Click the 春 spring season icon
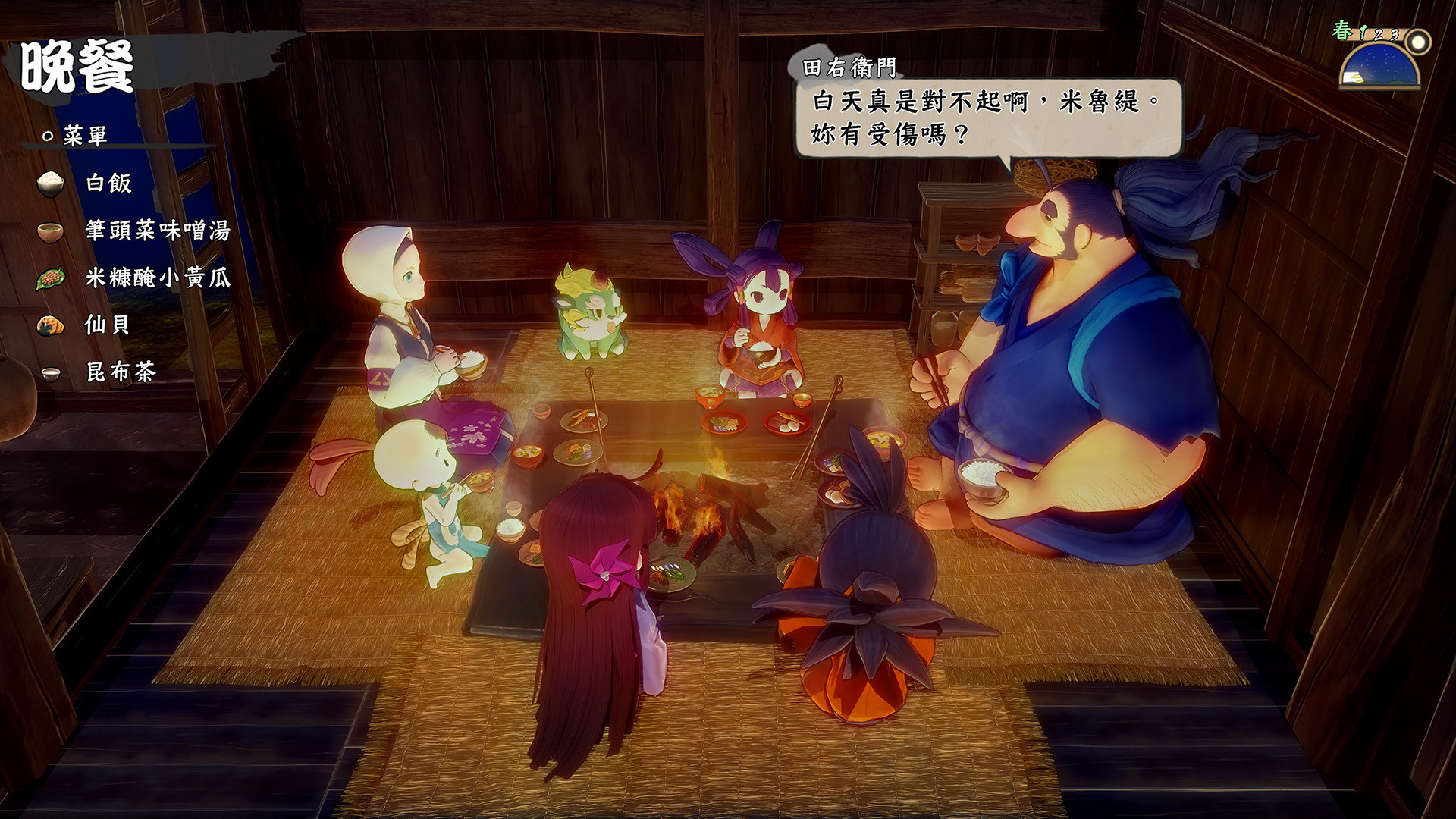 [x=1341, y=31]
